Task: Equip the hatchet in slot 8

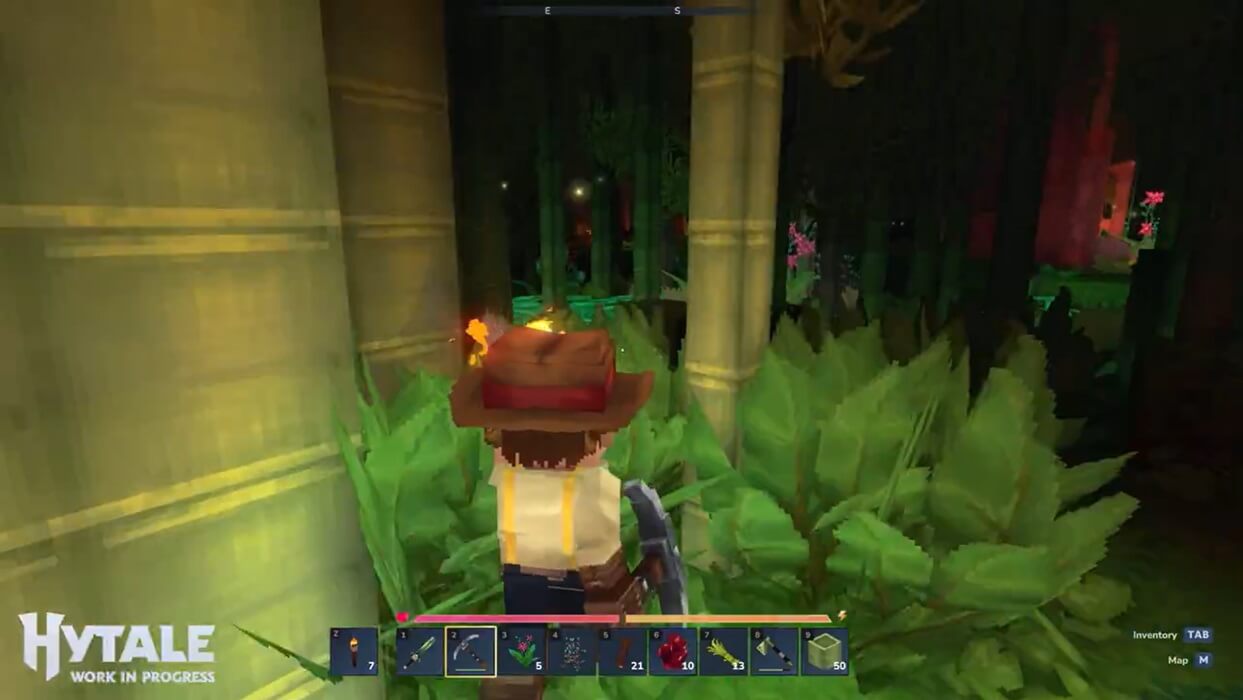Action: click(x=774, y=651)
